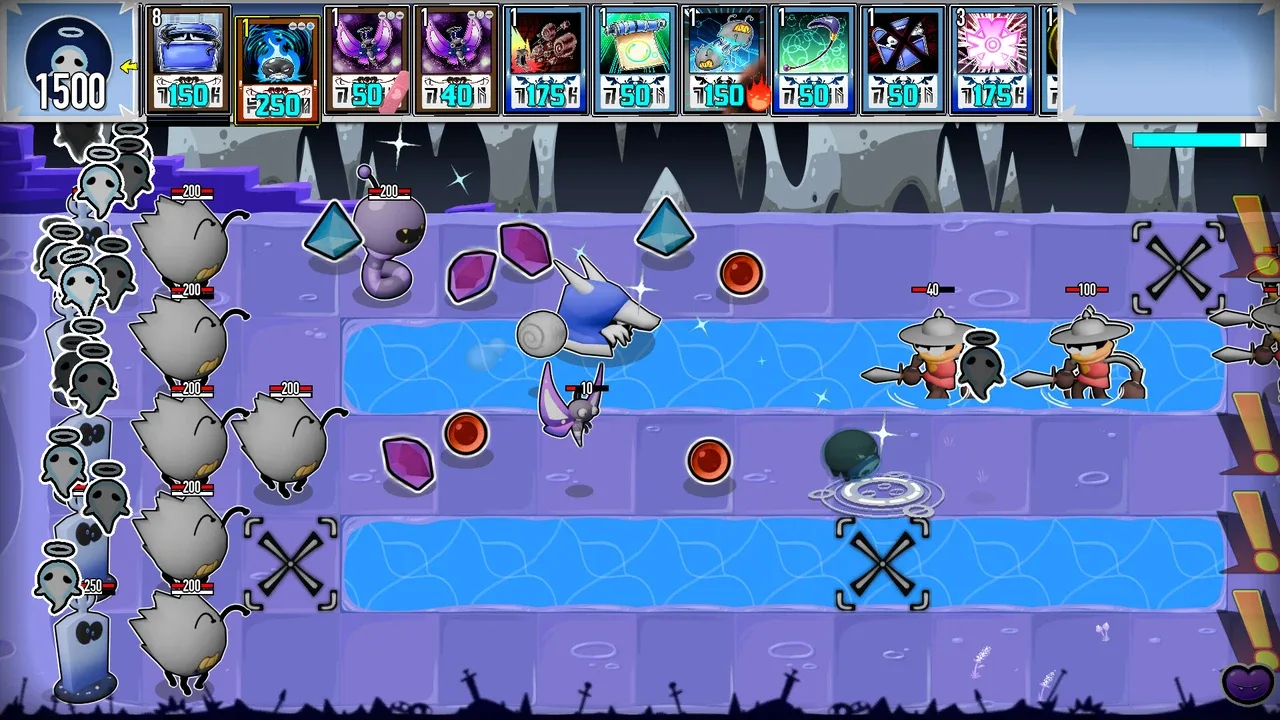The image size is (1280, 720).
Task: Select the green scroll card
Action: point(635,59)
